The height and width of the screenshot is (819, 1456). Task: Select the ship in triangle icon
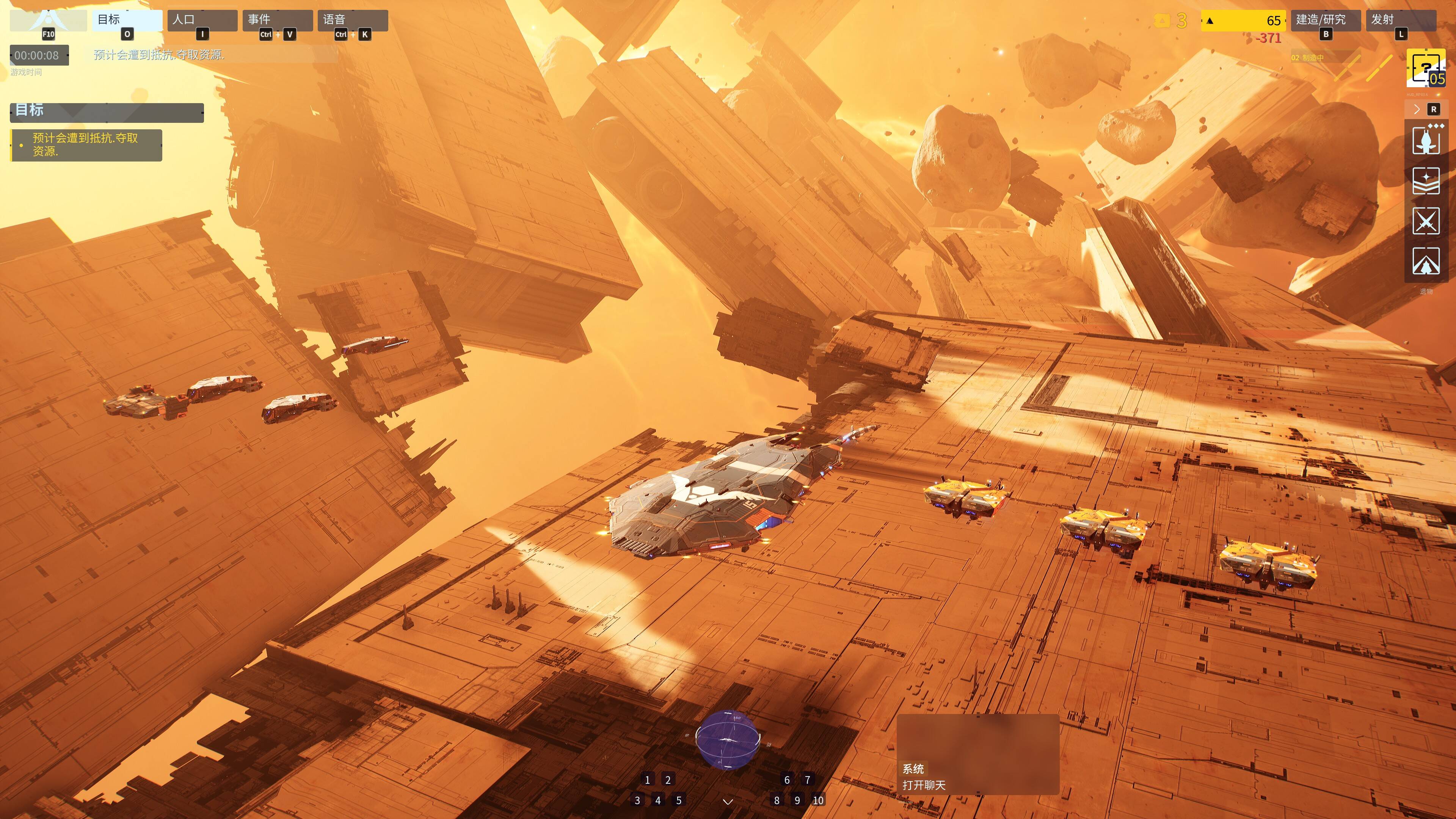point(1426,261)
